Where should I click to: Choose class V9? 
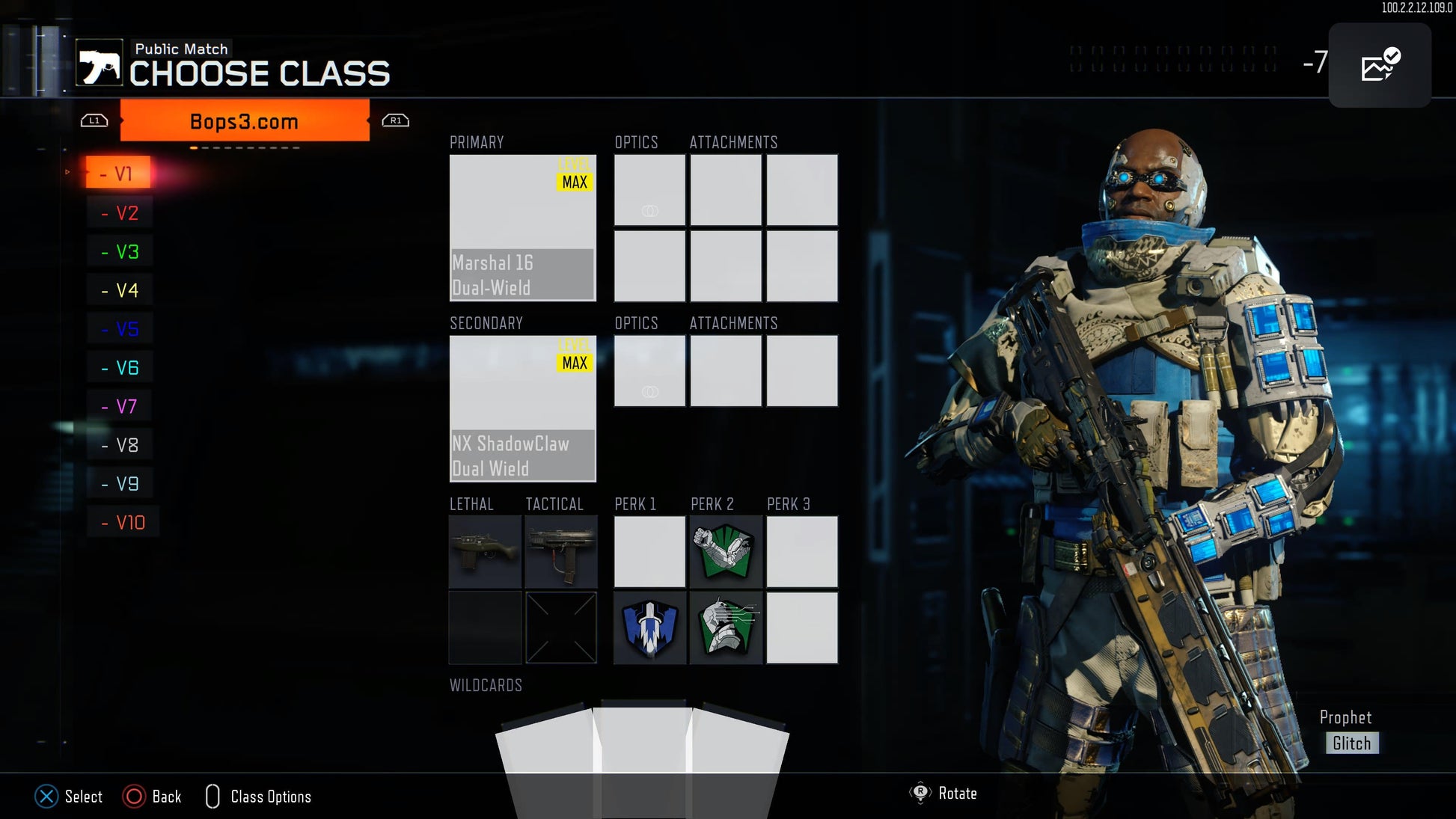120,484
